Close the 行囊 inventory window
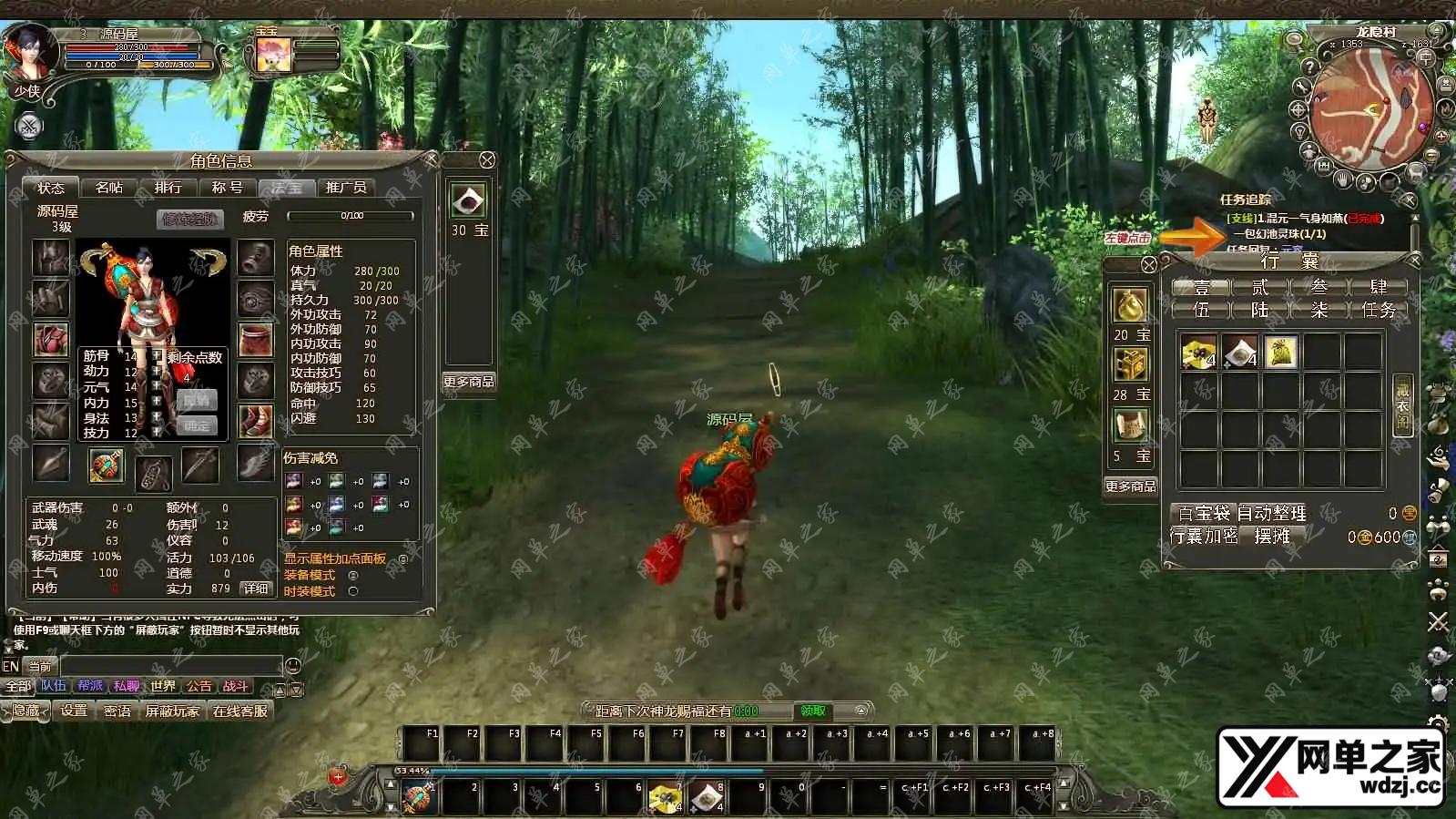Viewport: 1456px width, 819px height. pyautogui.click(x=1414, y=261)
